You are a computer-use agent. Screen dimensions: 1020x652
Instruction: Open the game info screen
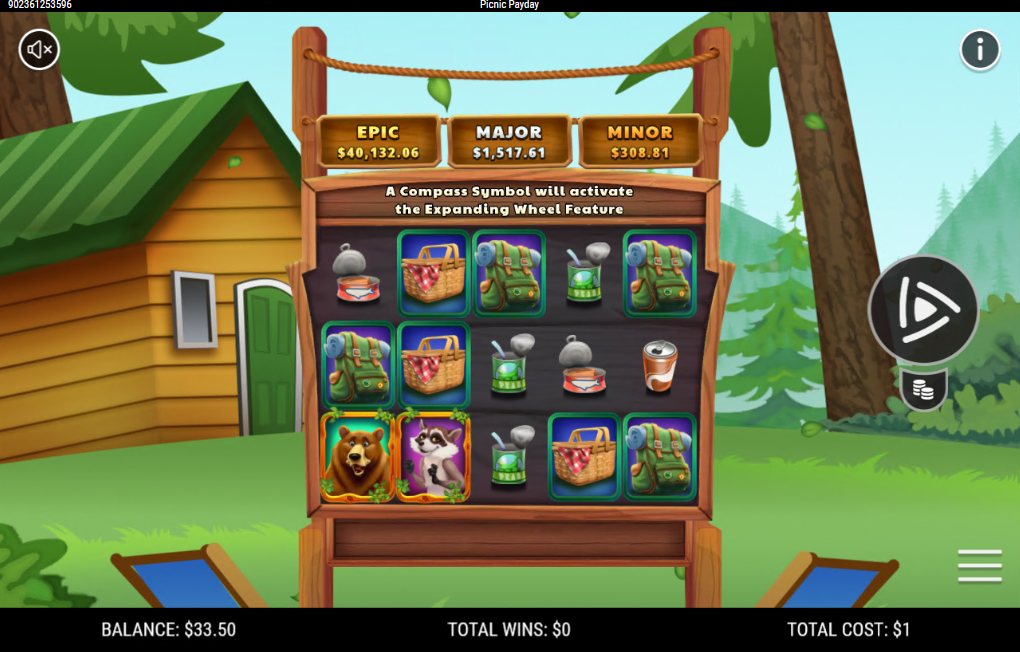pos(980,49)
